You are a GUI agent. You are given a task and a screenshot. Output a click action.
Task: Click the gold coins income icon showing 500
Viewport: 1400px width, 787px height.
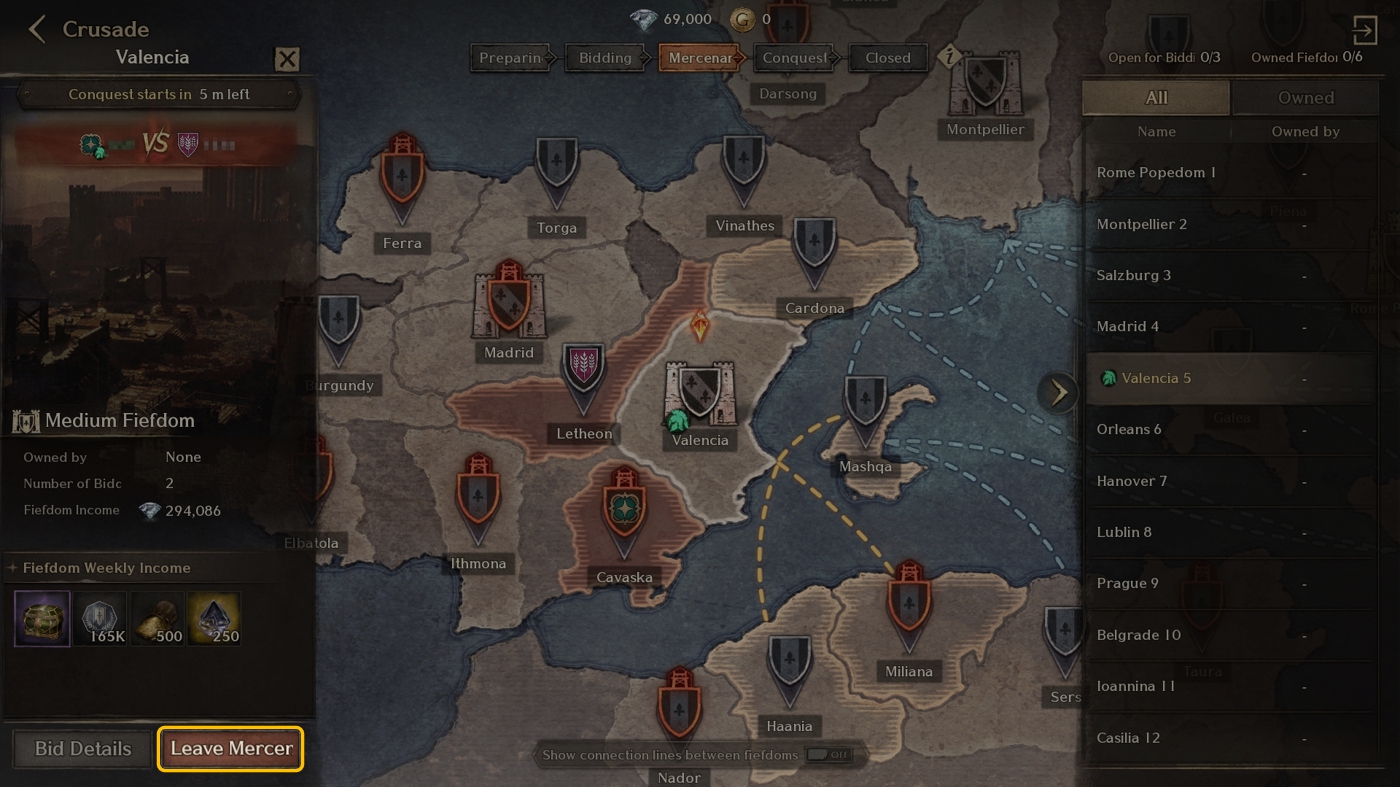[157, 618]
